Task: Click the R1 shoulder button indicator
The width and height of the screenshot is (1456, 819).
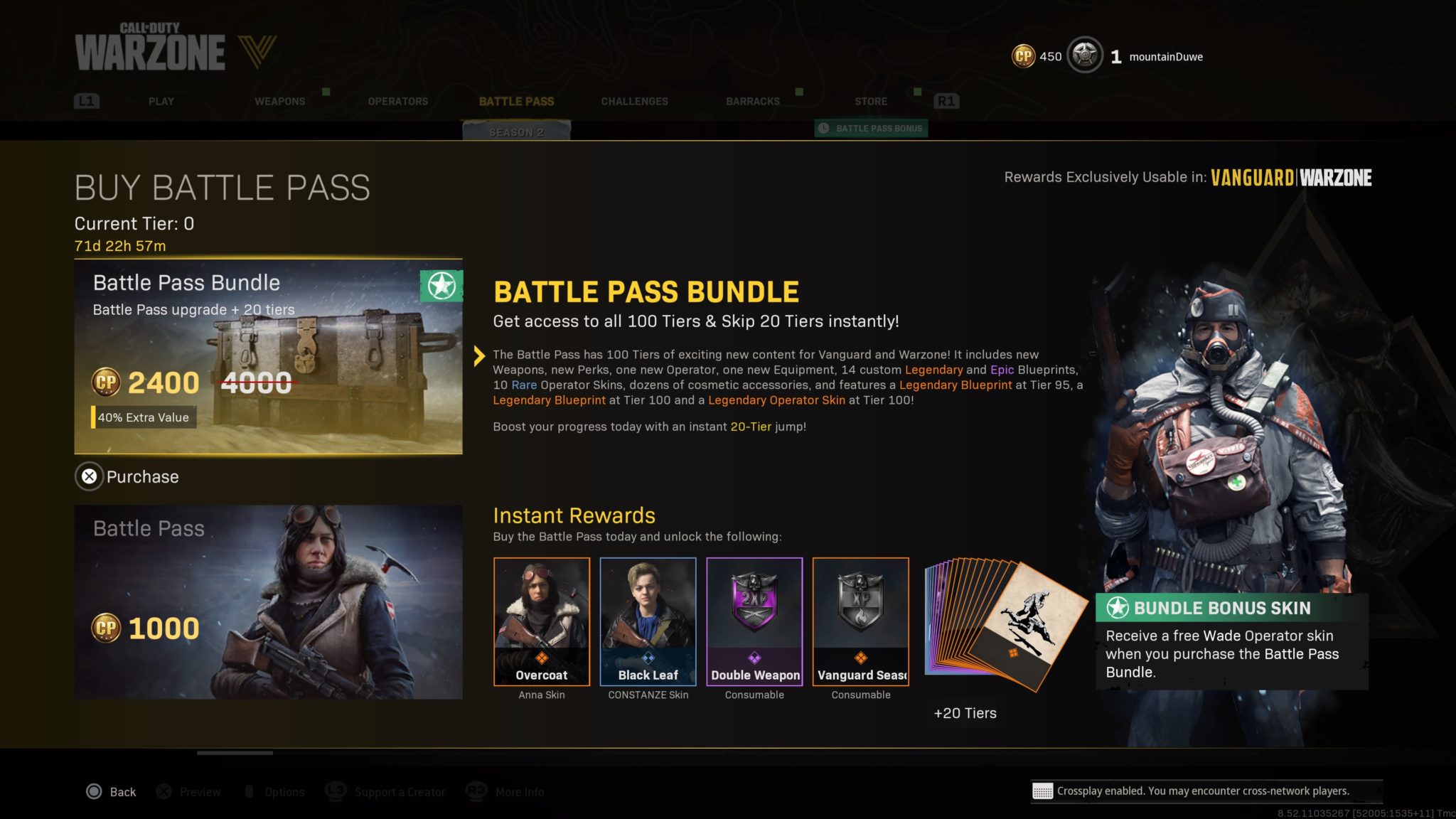Action: (946, 100)
